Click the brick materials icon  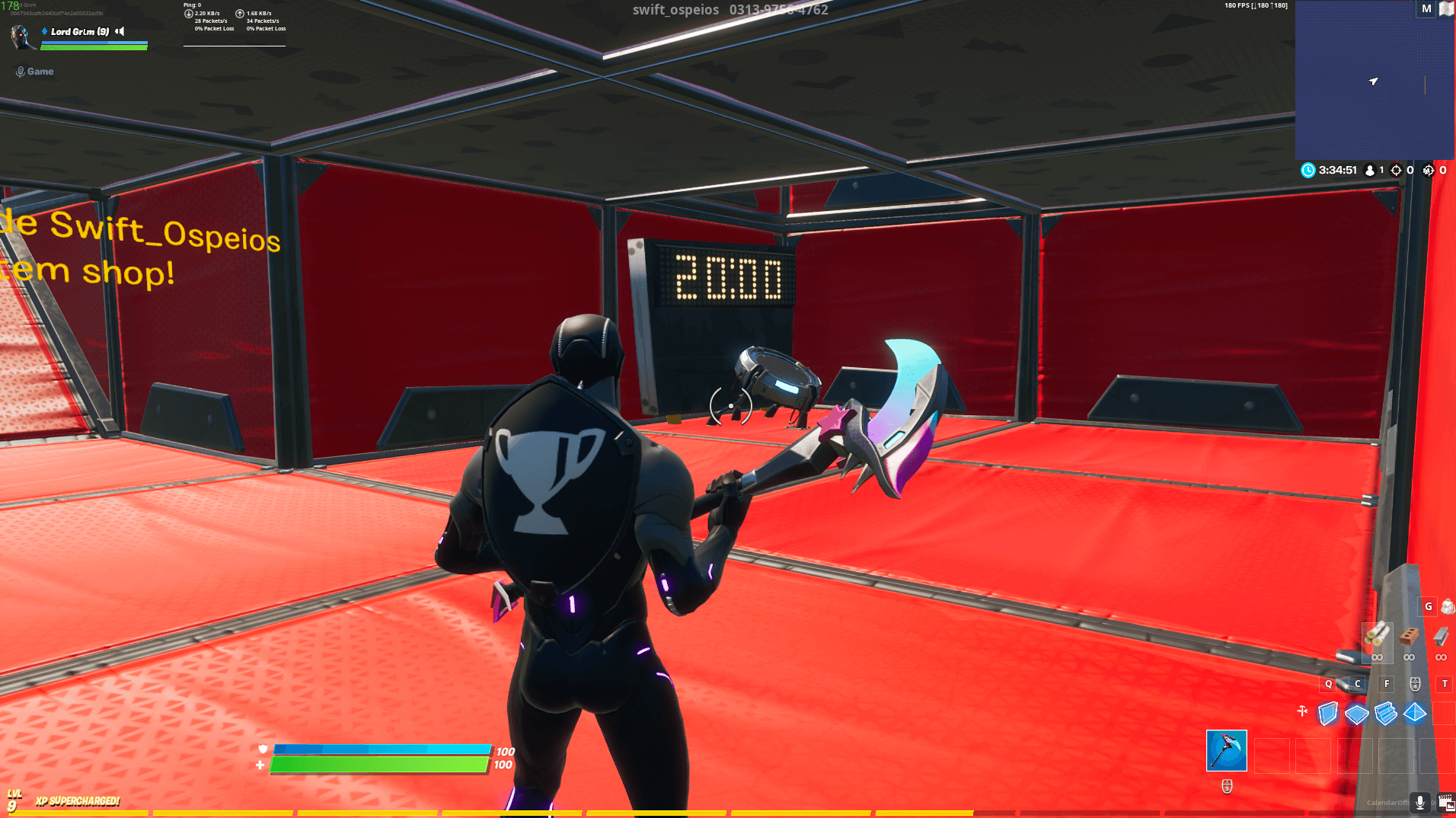(x=1409, y=635)
